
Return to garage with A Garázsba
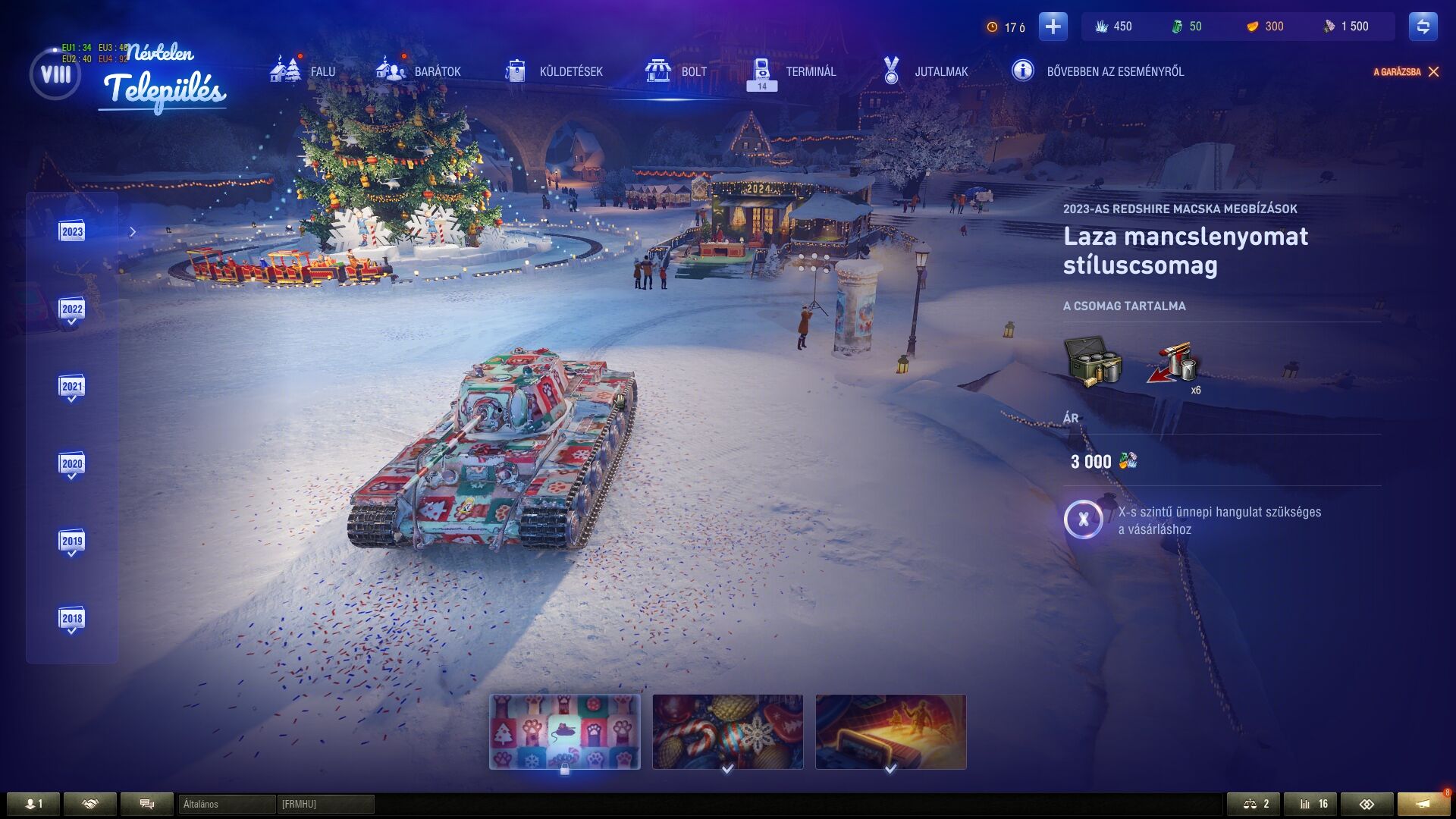(x=1405, y=72)
